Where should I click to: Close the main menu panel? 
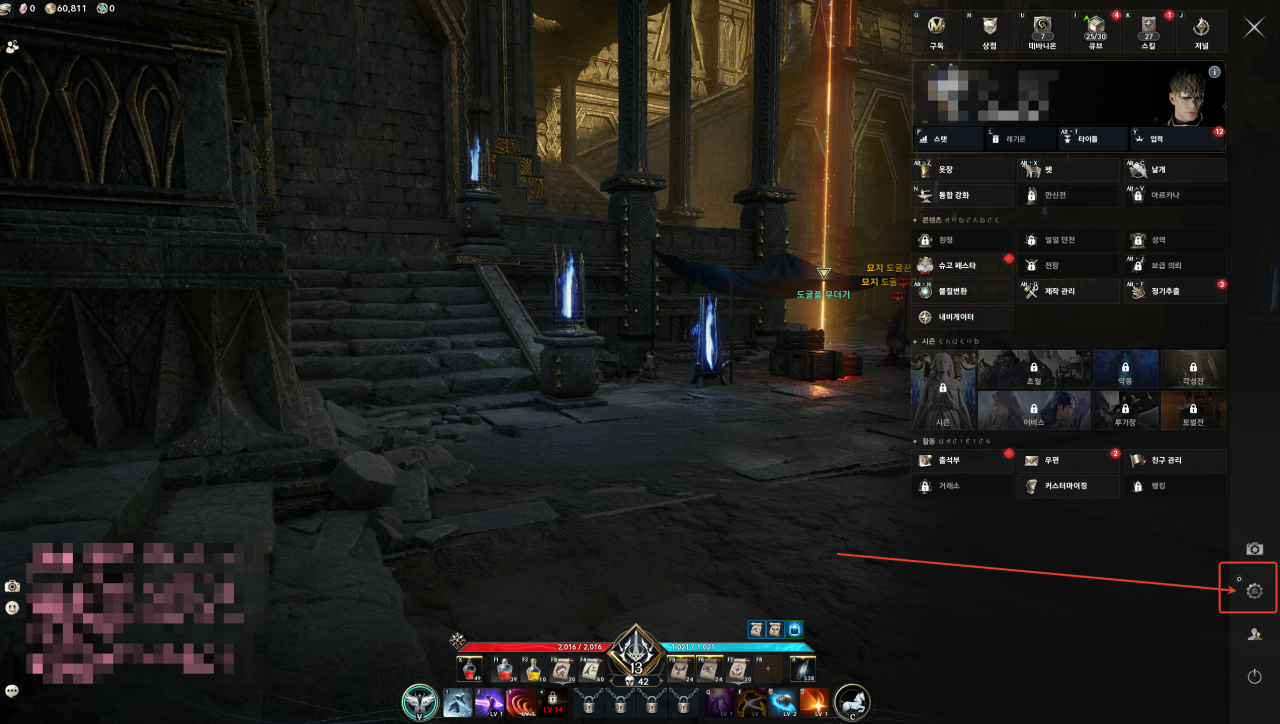(1254, 27)
